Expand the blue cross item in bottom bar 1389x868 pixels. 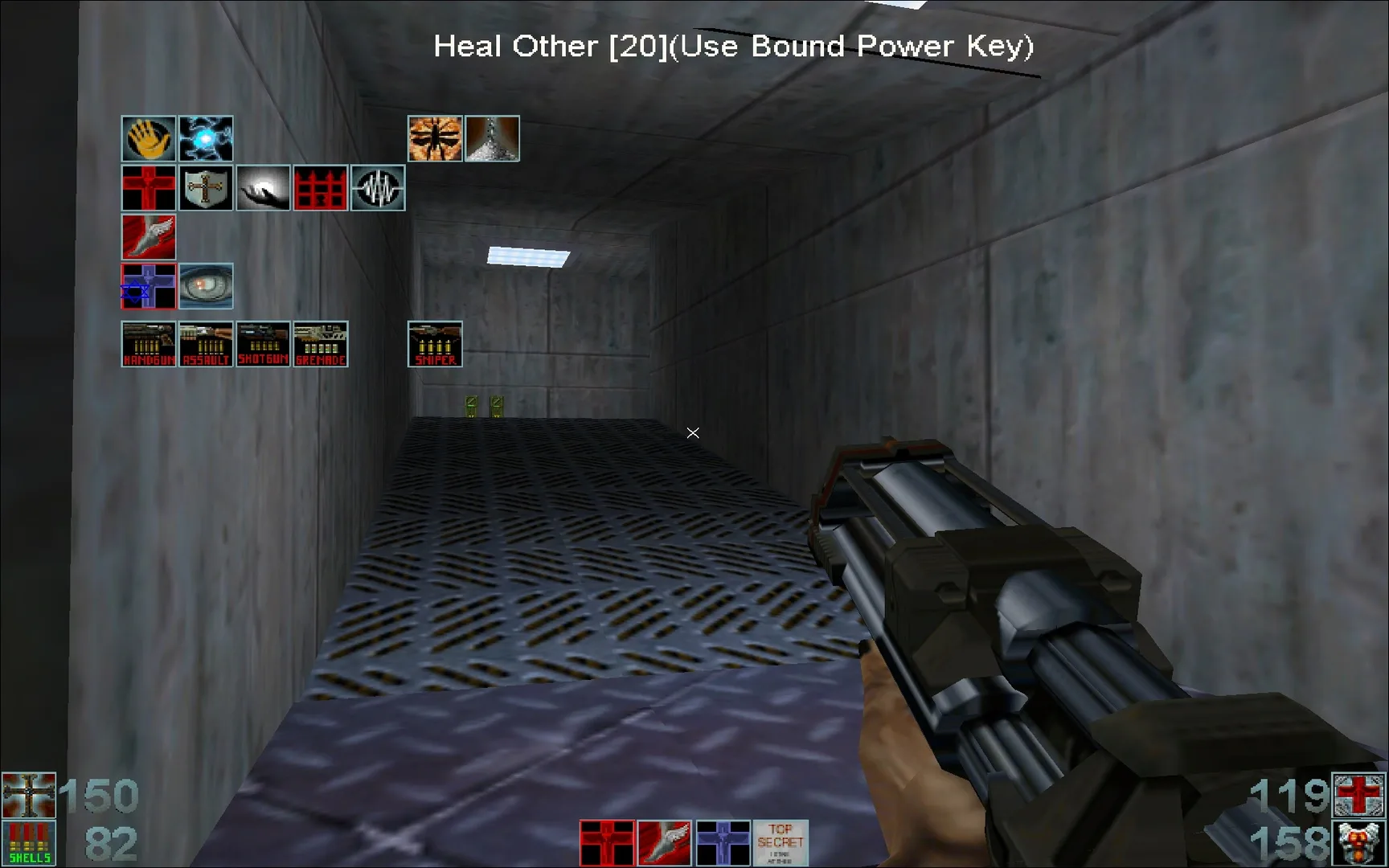point(722,841)
